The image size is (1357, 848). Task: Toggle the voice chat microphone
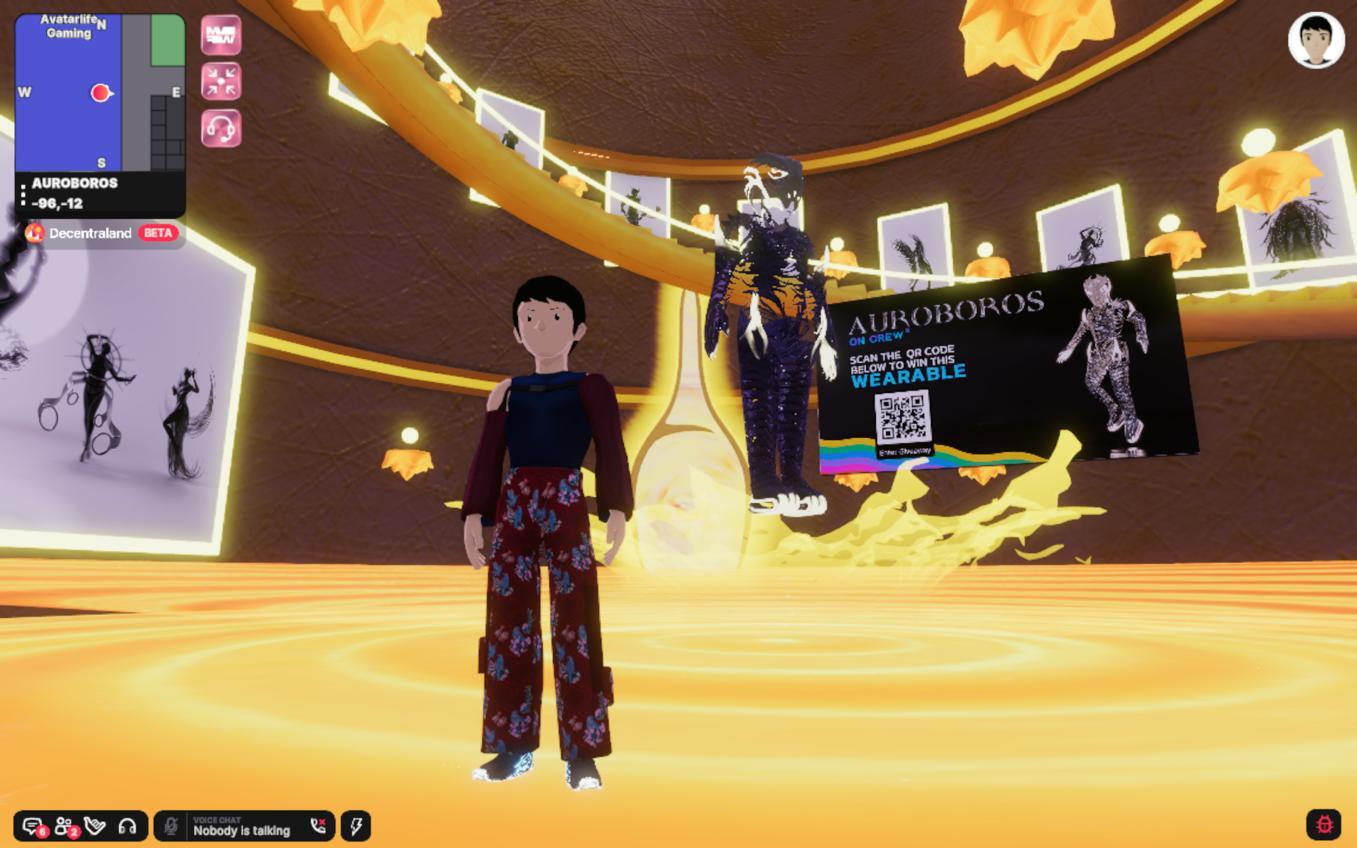point(171,826)
